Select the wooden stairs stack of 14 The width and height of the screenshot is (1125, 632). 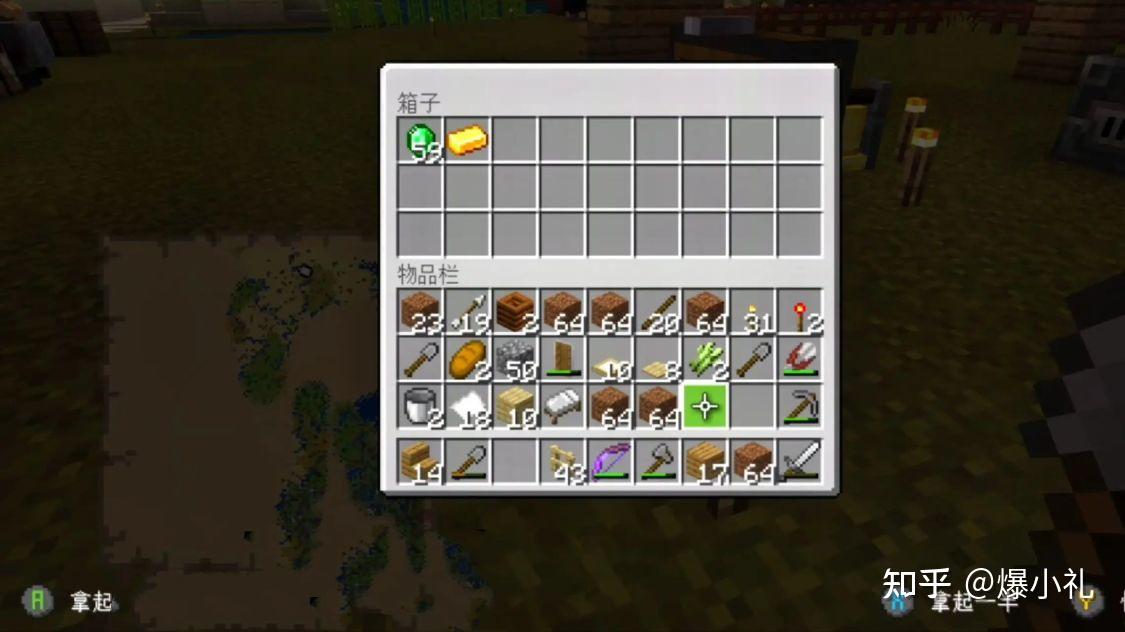point(421,463)
